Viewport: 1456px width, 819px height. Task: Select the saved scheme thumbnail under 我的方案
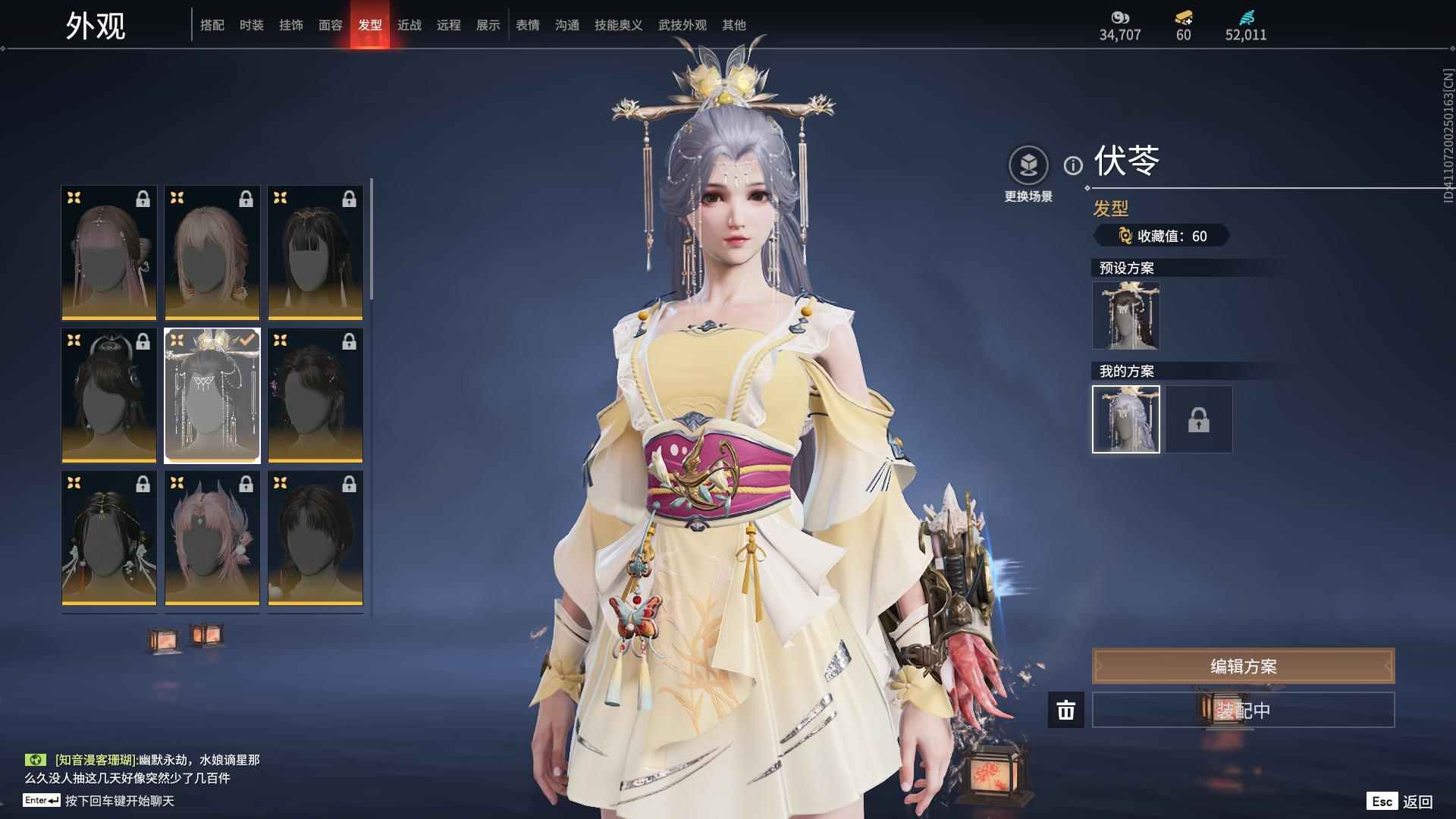(x=1125, y=419)
